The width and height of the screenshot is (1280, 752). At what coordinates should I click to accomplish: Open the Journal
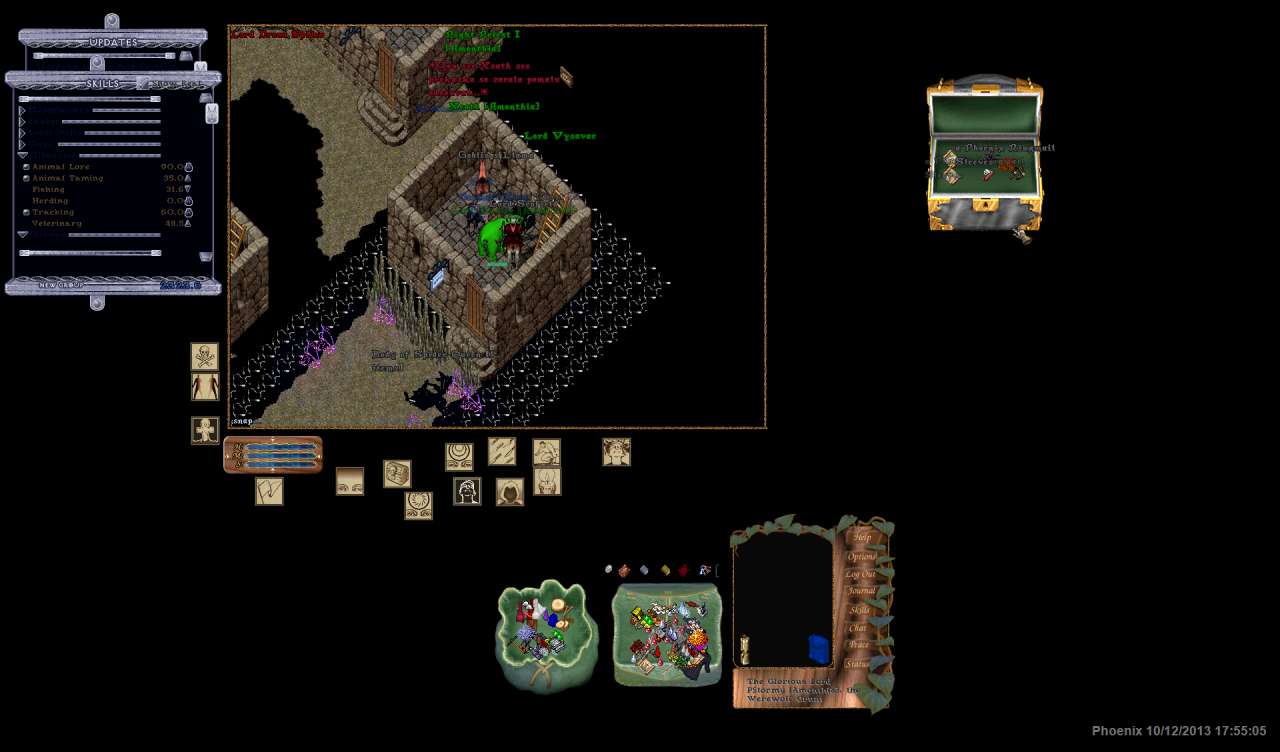click(861, 591)
